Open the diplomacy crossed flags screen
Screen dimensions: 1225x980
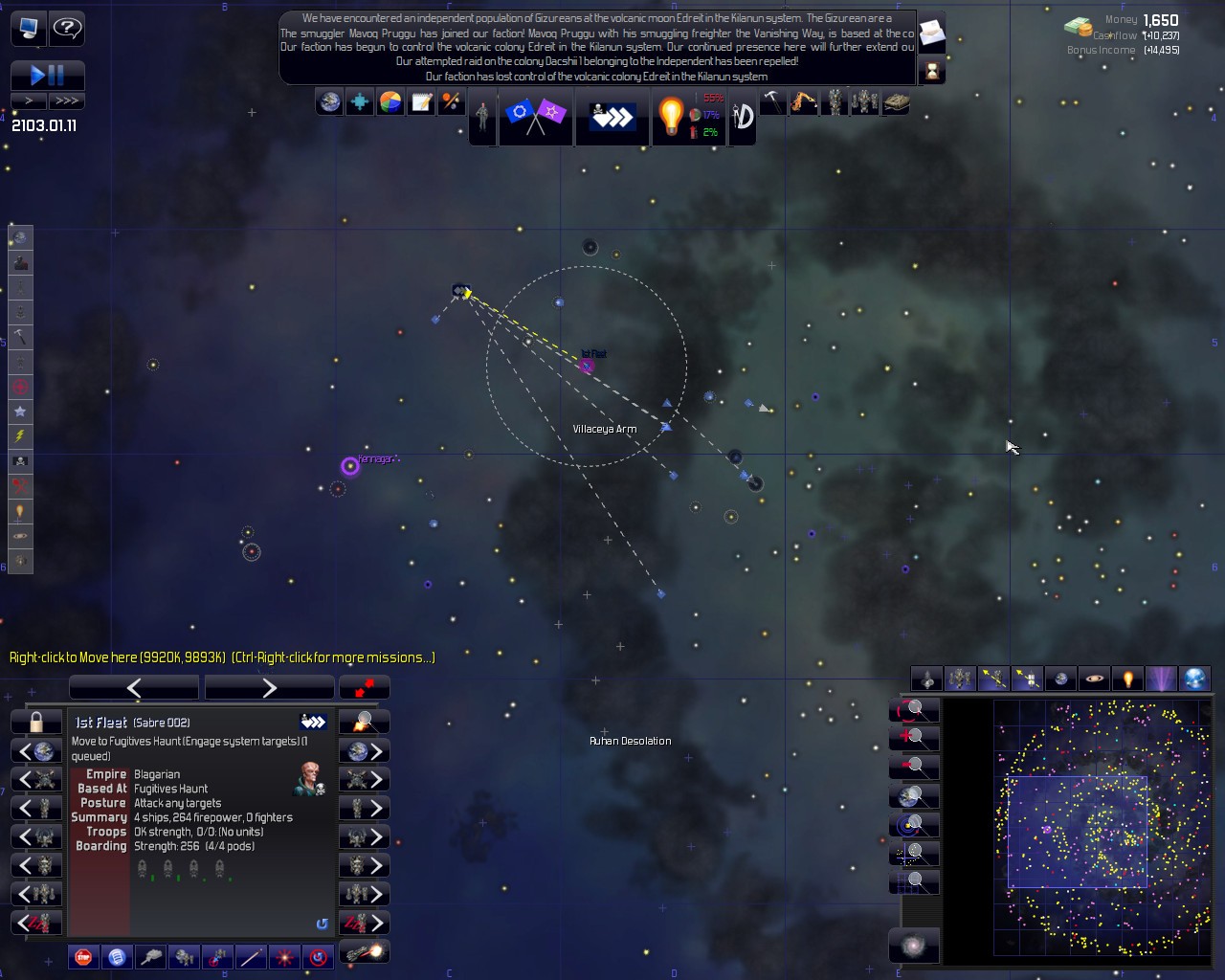535,116
